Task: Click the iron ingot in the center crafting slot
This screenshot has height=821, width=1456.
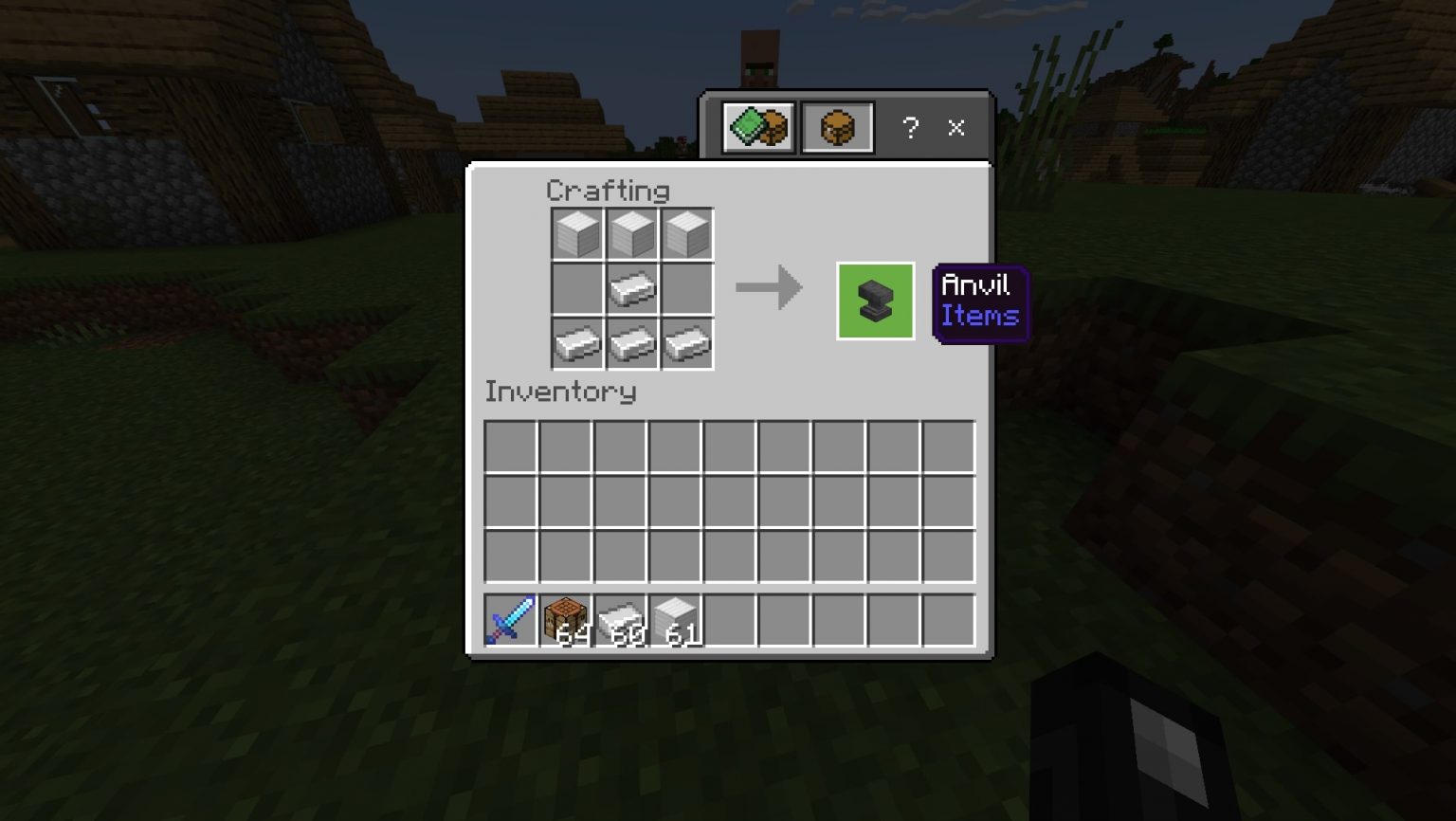Action: 631,288
